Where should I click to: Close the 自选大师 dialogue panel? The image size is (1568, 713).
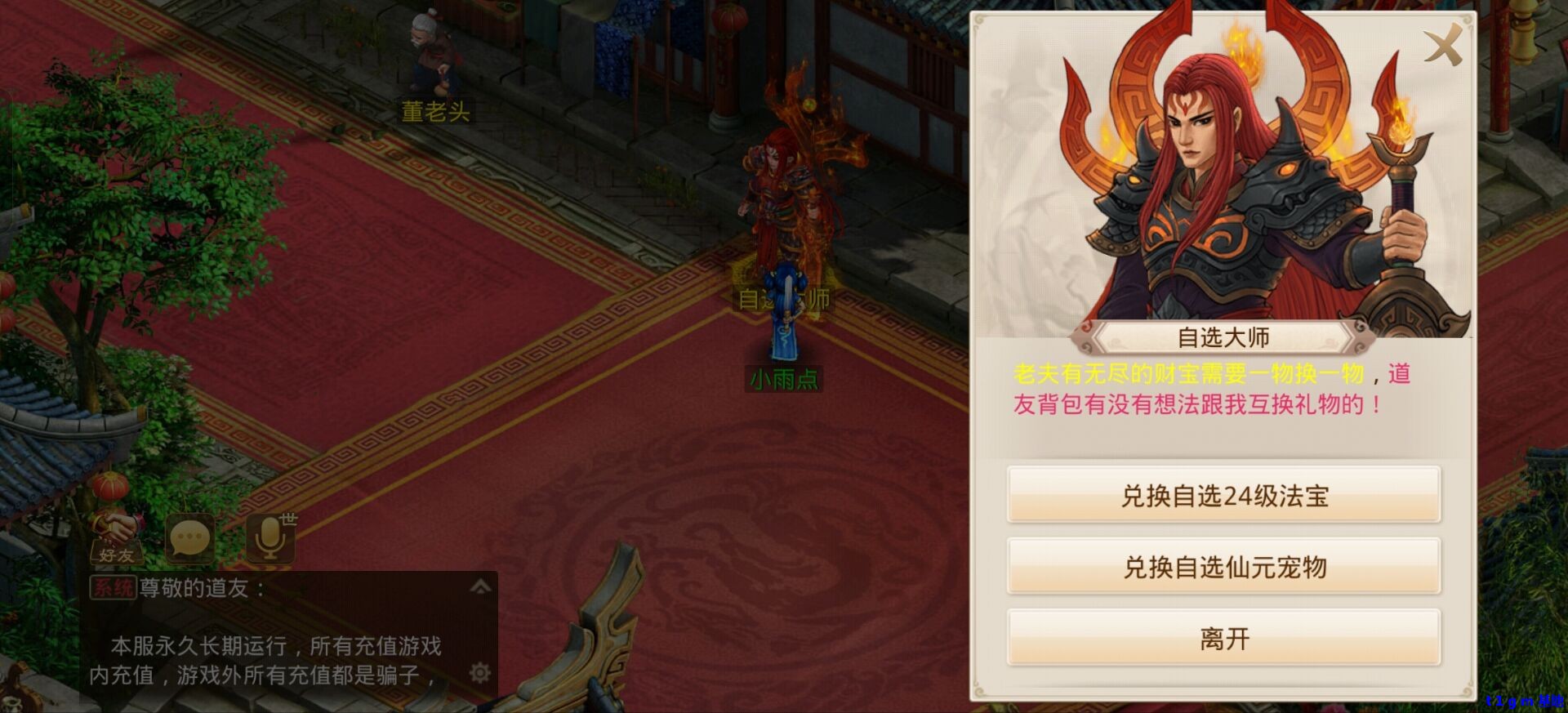click(1443, 47)
